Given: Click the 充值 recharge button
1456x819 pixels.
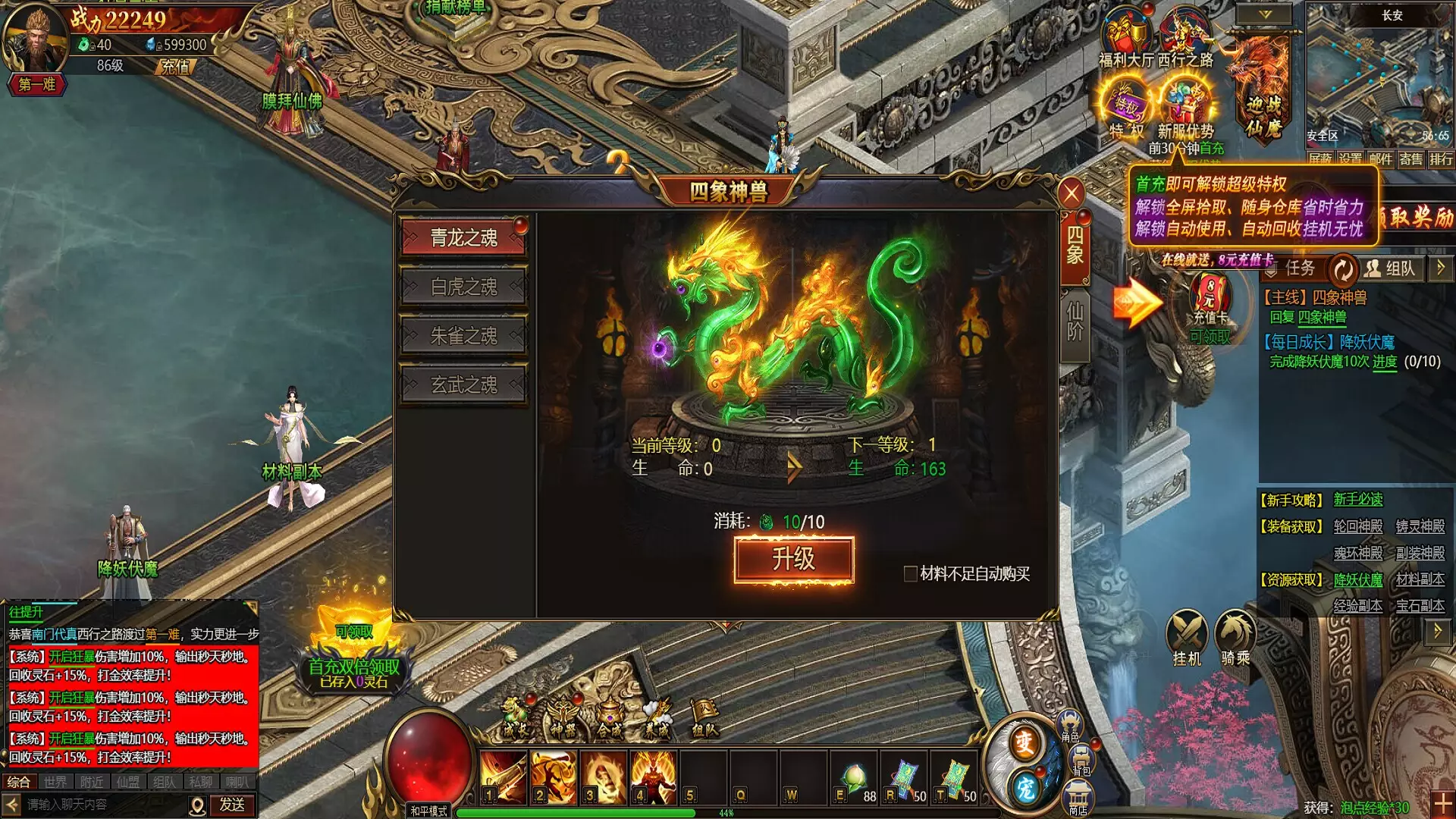Looking at the screenshot, I should tap(176, 67).
